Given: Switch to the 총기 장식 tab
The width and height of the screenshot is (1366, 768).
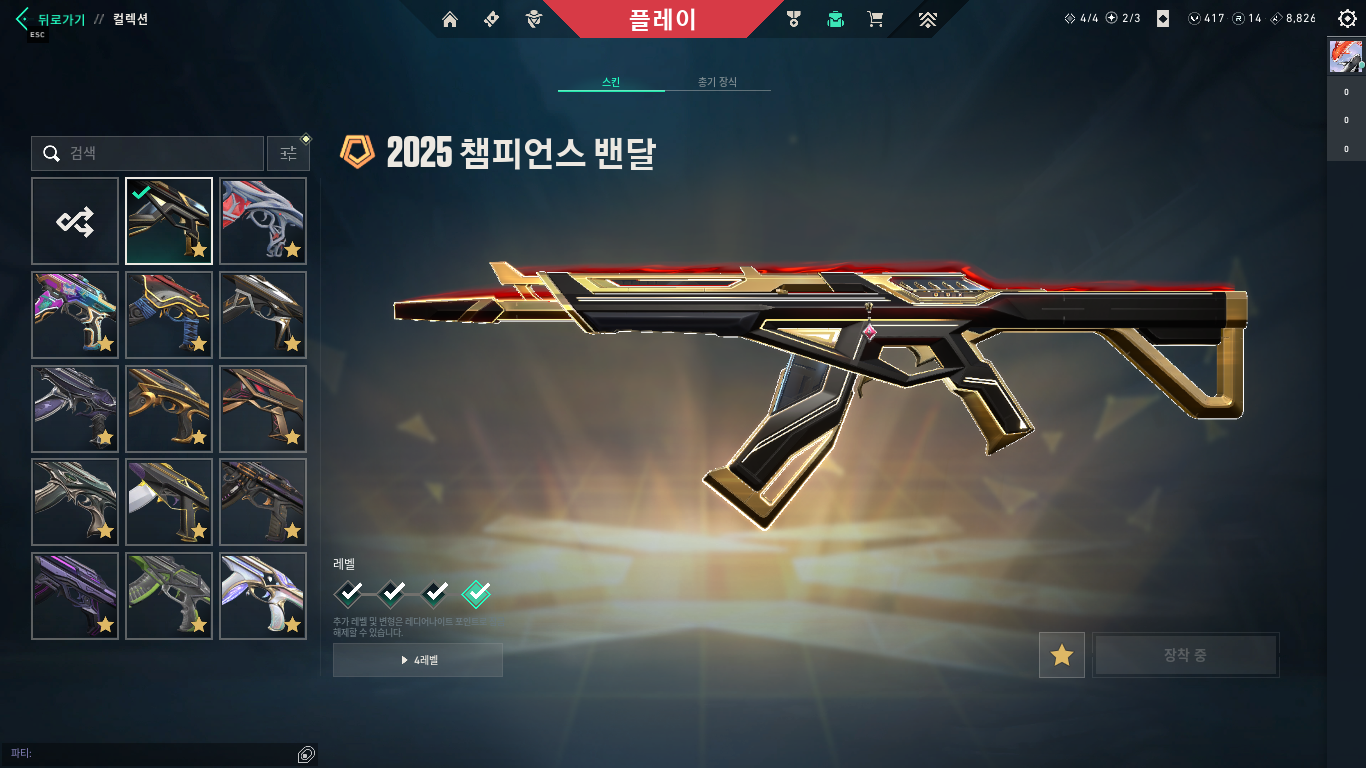Looking at the screenshot, I should click(717, 82).
